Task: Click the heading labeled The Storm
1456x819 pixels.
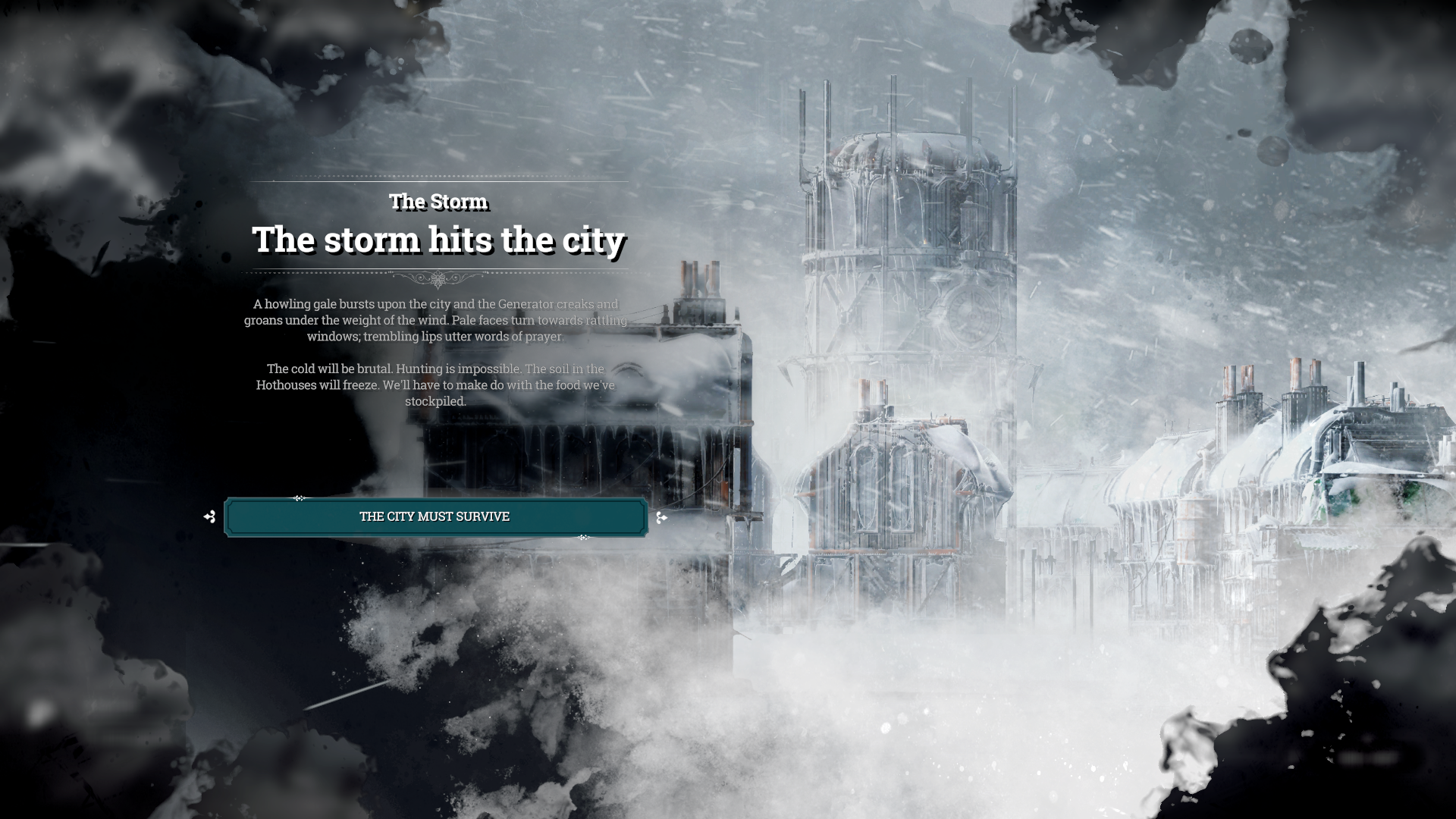Action: [x=438, y=202]
